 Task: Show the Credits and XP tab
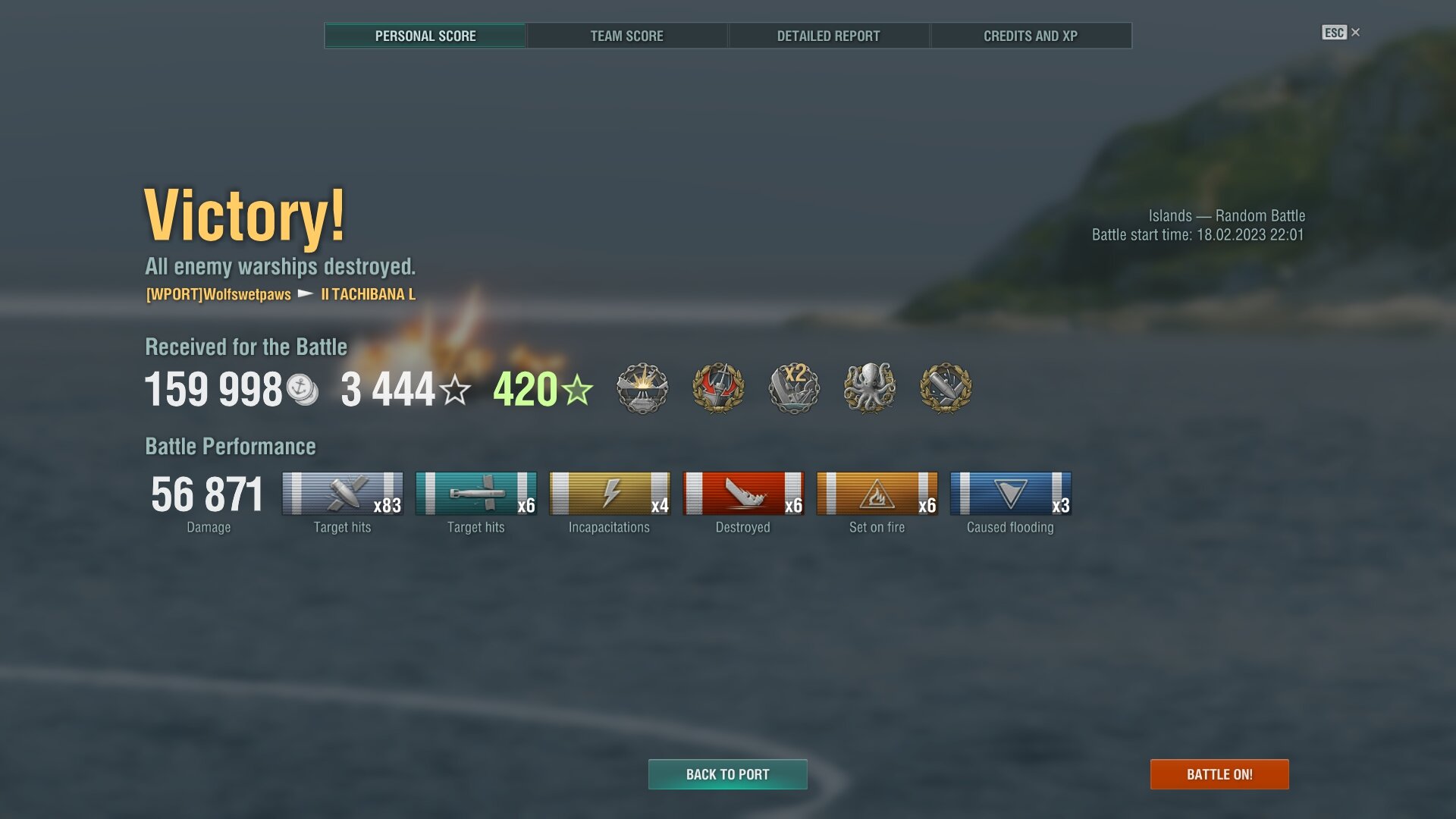click(1030, 36)
